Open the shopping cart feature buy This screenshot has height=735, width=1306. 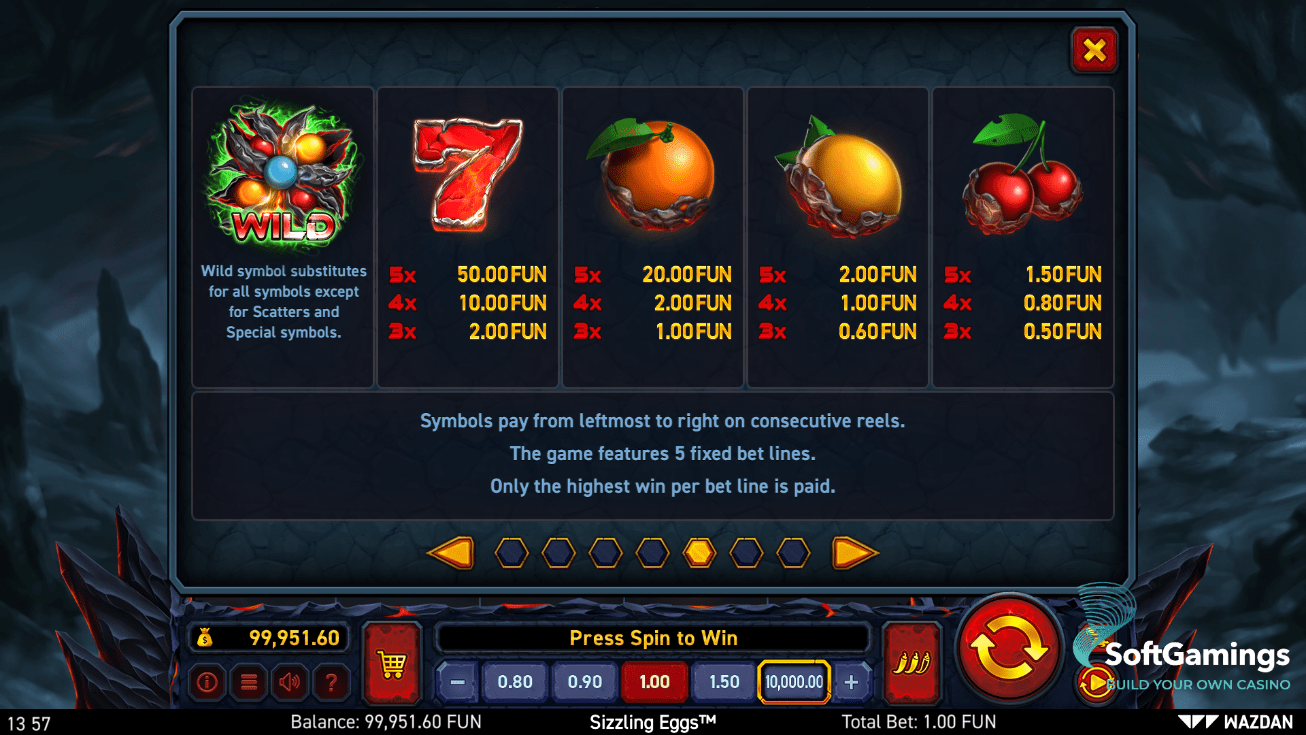pyautogui.click(x=391, y=664)
